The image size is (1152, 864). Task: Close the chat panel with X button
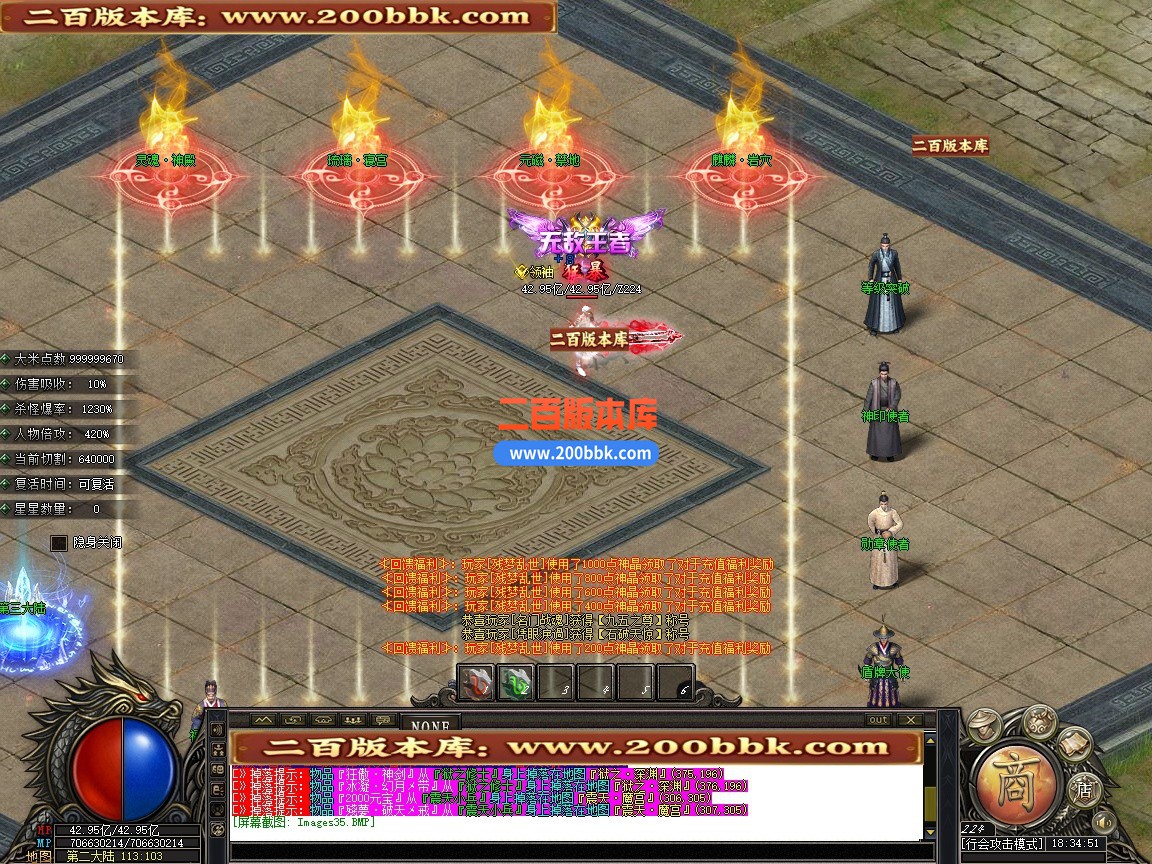[909, 720]
